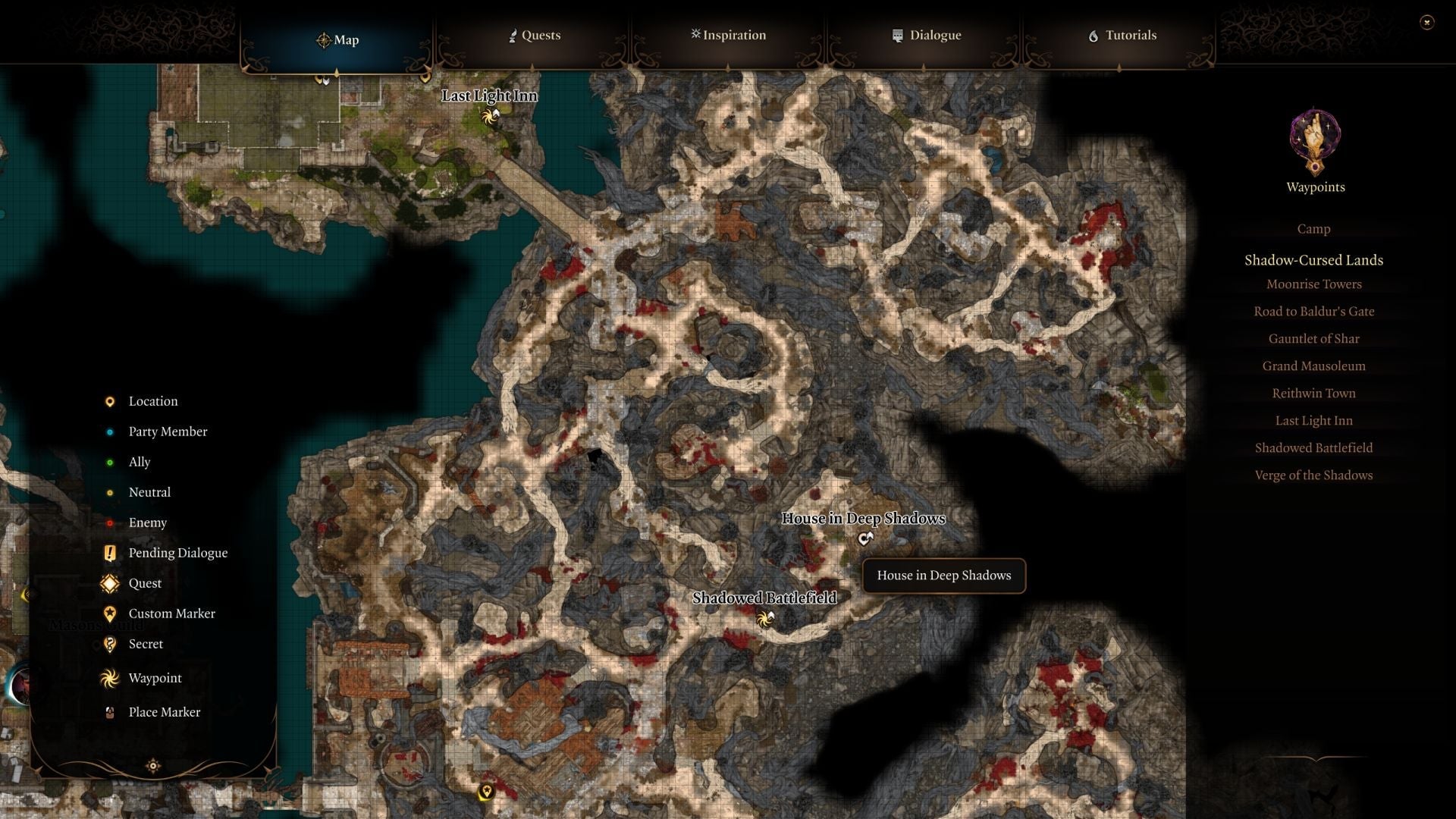Toggle Party Member markers in the legend
The image size is (1456, 819).
pyautogui.click(x=110, y=431)
